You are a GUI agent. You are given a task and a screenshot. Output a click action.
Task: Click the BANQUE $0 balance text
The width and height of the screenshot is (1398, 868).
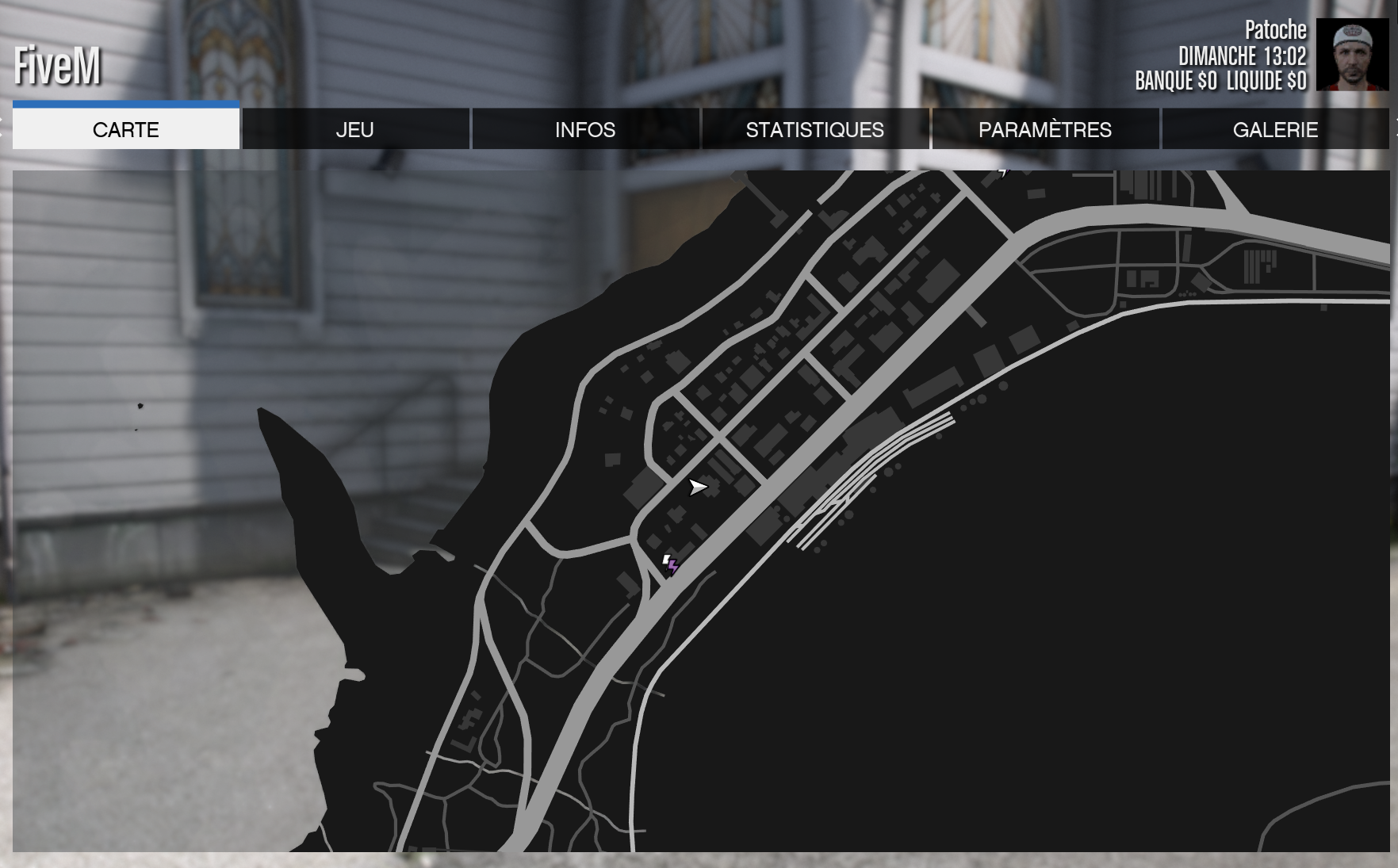[x=1176, y=78]
